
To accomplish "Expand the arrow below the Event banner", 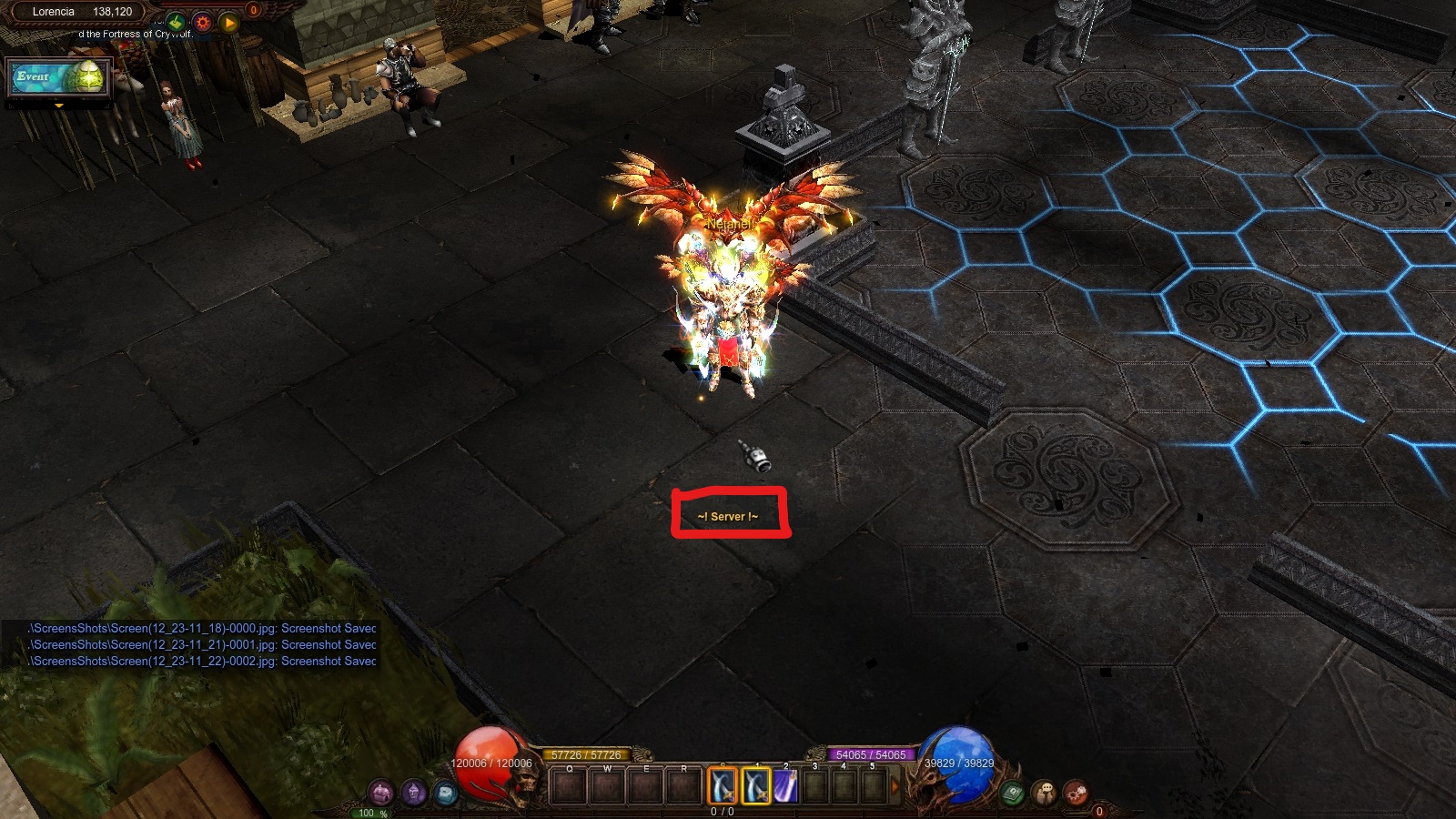I will (x=59, y=106).
